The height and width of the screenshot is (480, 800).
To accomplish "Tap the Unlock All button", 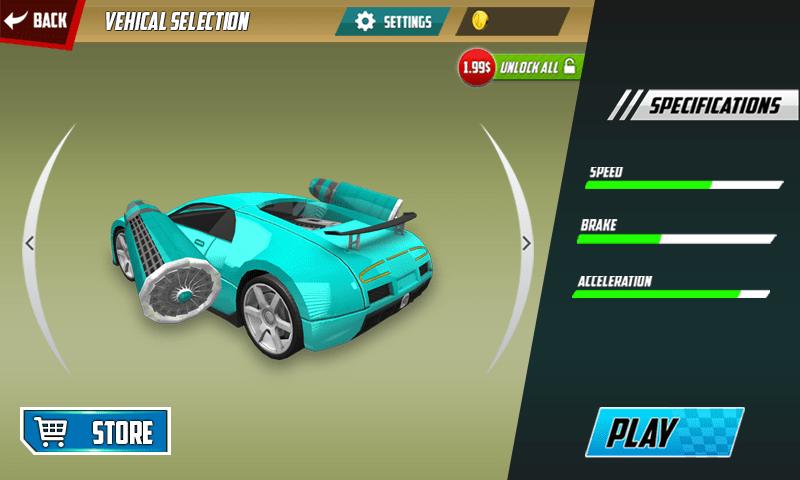I will click(536, 67).
